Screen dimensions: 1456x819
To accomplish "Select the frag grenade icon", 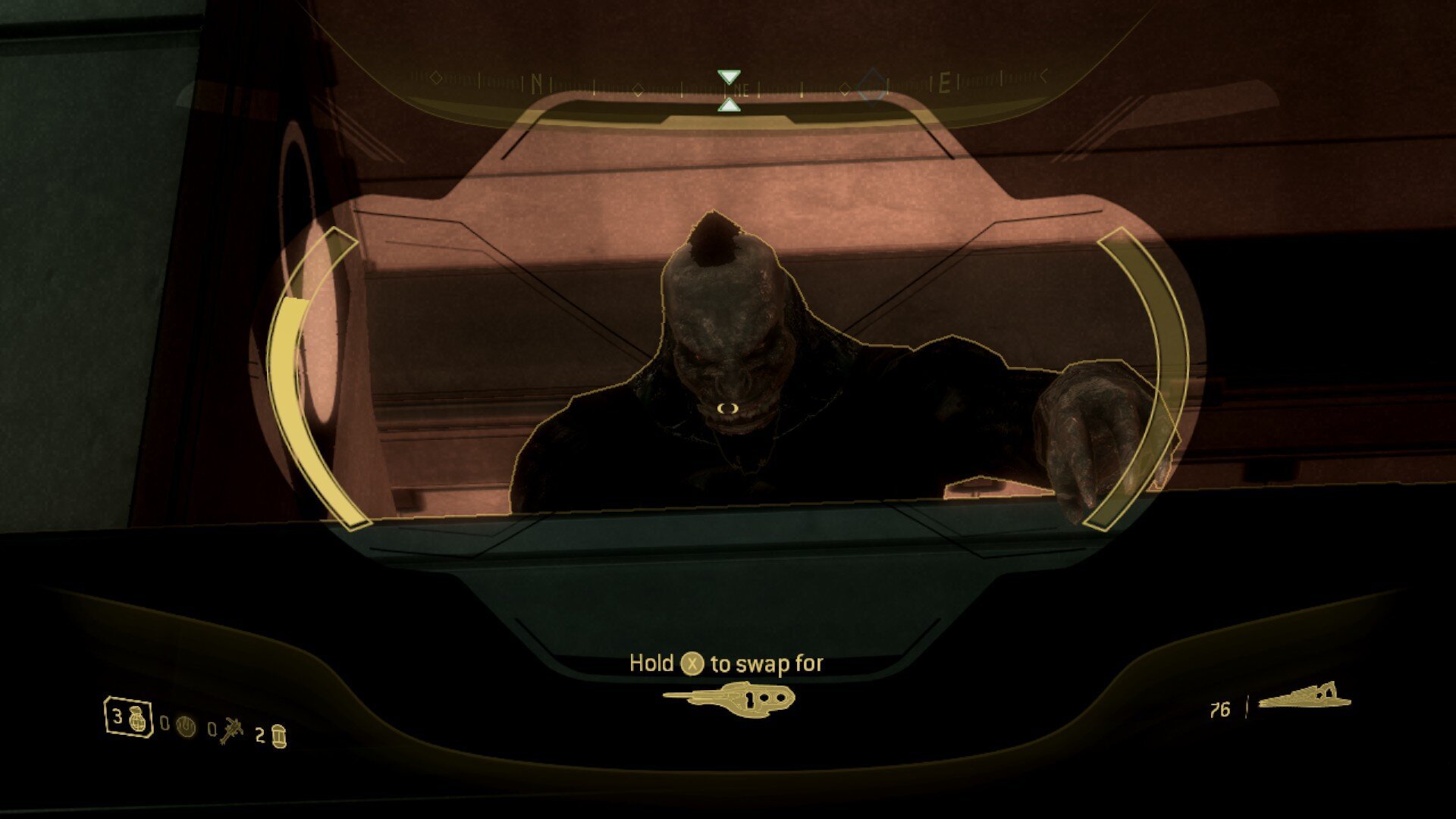I will (138, 718).
